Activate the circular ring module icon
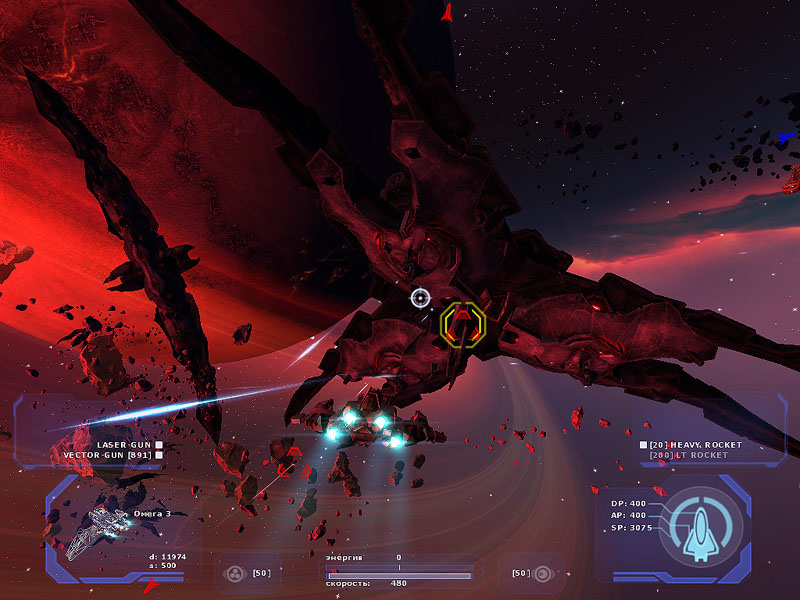800x600 pixels. (x=543, y=574)
